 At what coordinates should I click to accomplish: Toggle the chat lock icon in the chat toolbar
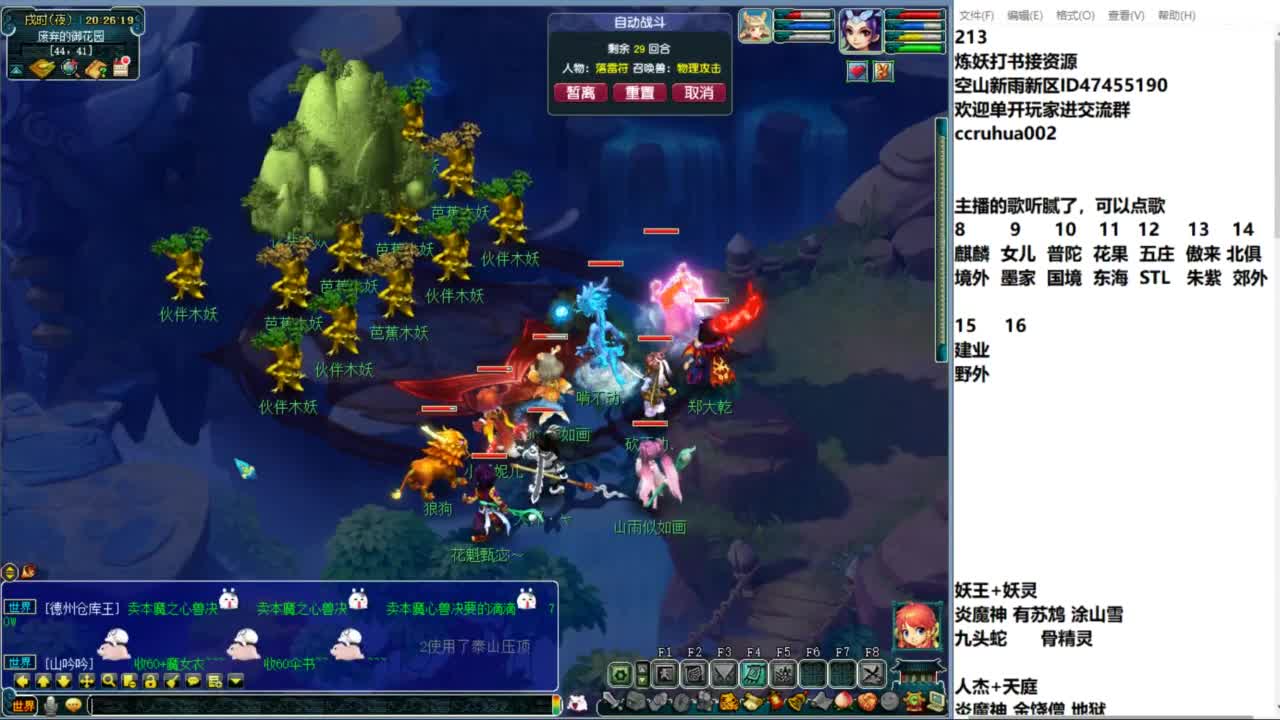click(150, 680)
